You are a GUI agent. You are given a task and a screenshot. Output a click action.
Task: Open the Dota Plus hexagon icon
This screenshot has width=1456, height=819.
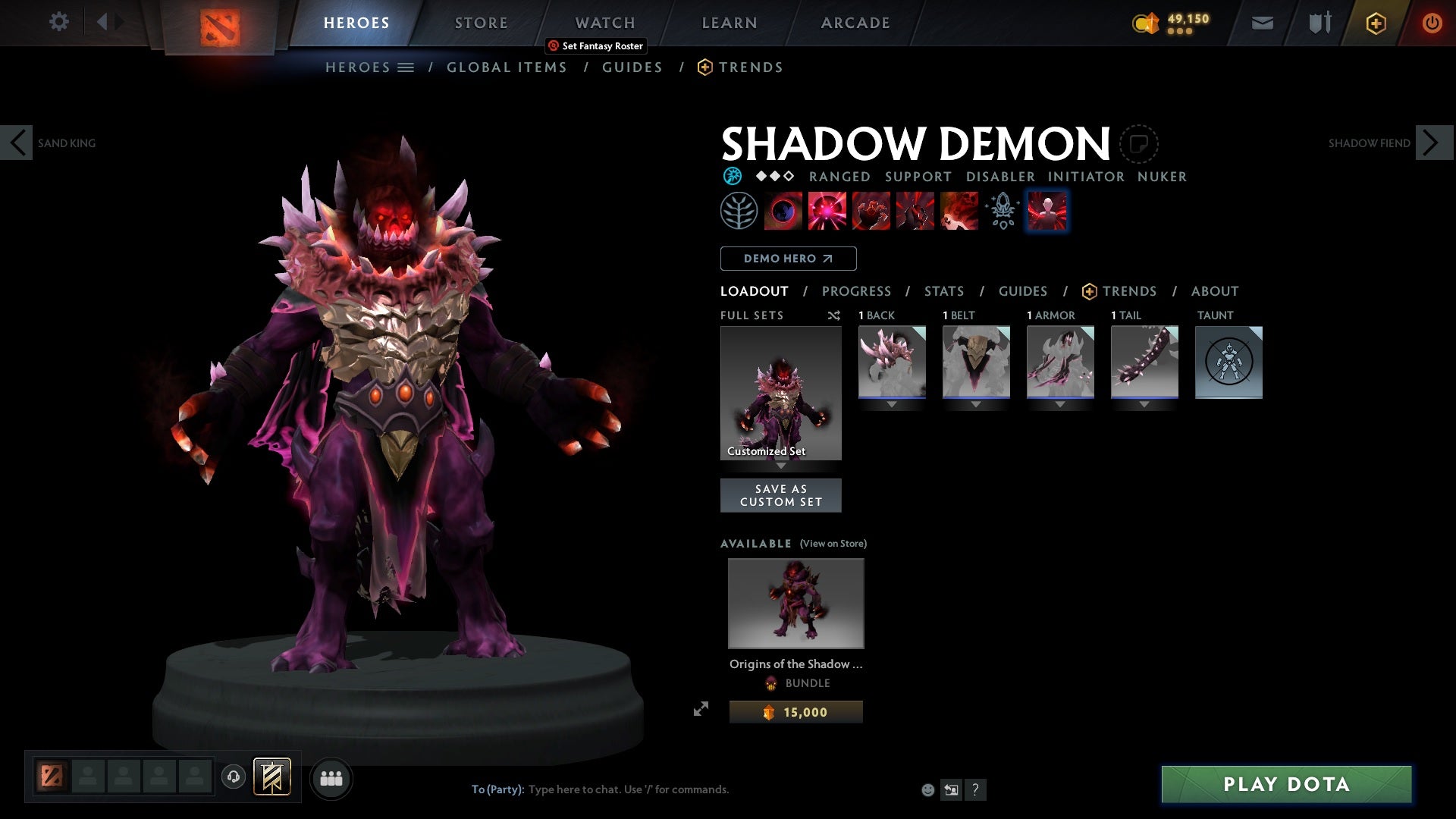click(x=1375, y=23)
